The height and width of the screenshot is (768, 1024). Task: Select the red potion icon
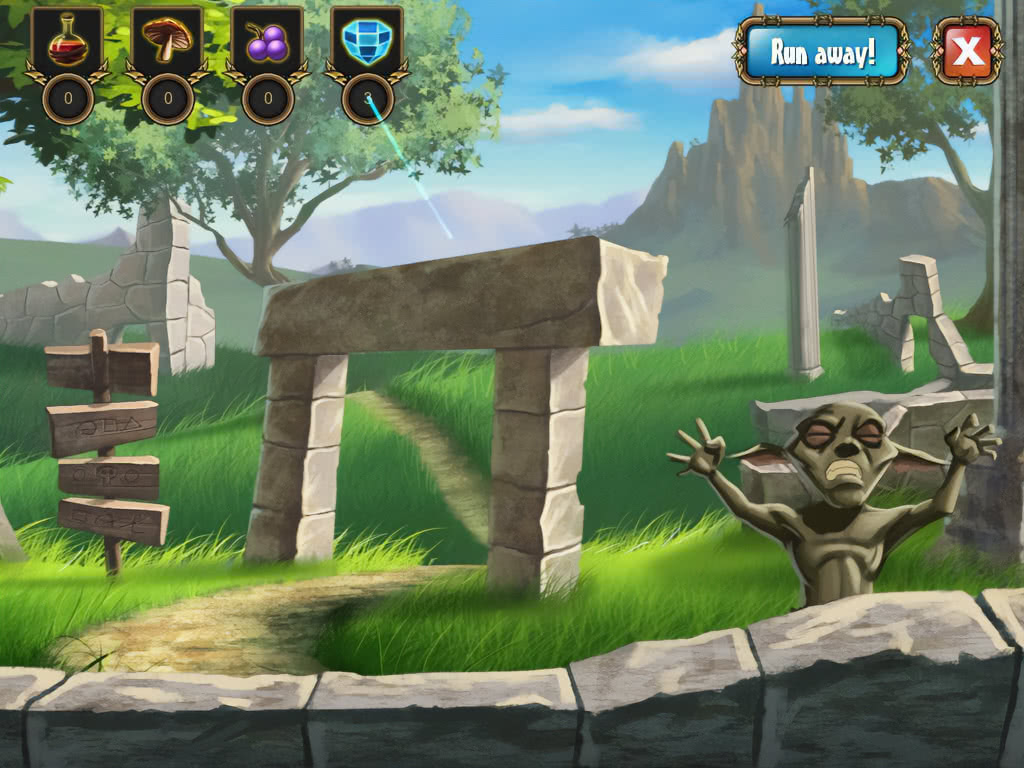click(67, 43)
